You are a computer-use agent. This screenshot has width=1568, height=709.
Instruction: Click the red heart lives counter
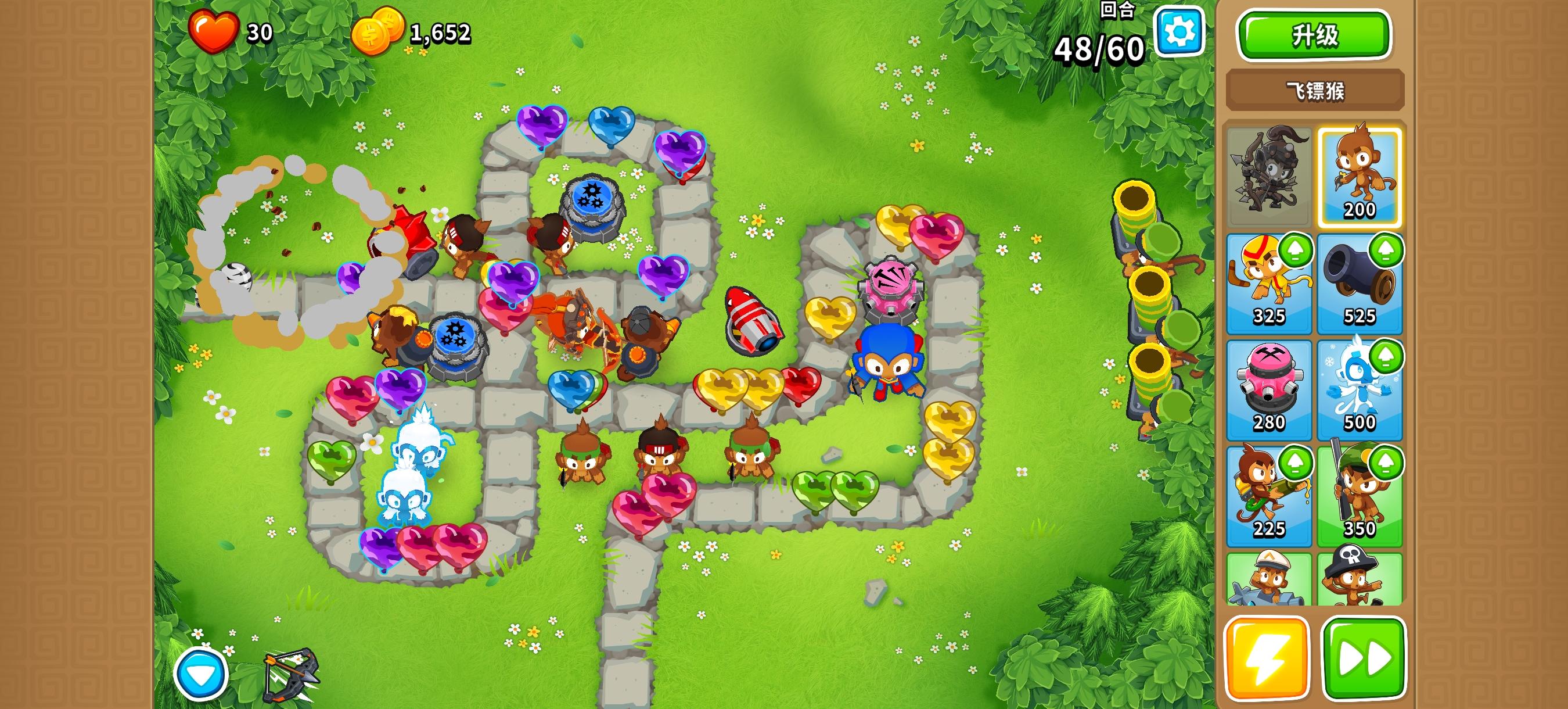214,33
